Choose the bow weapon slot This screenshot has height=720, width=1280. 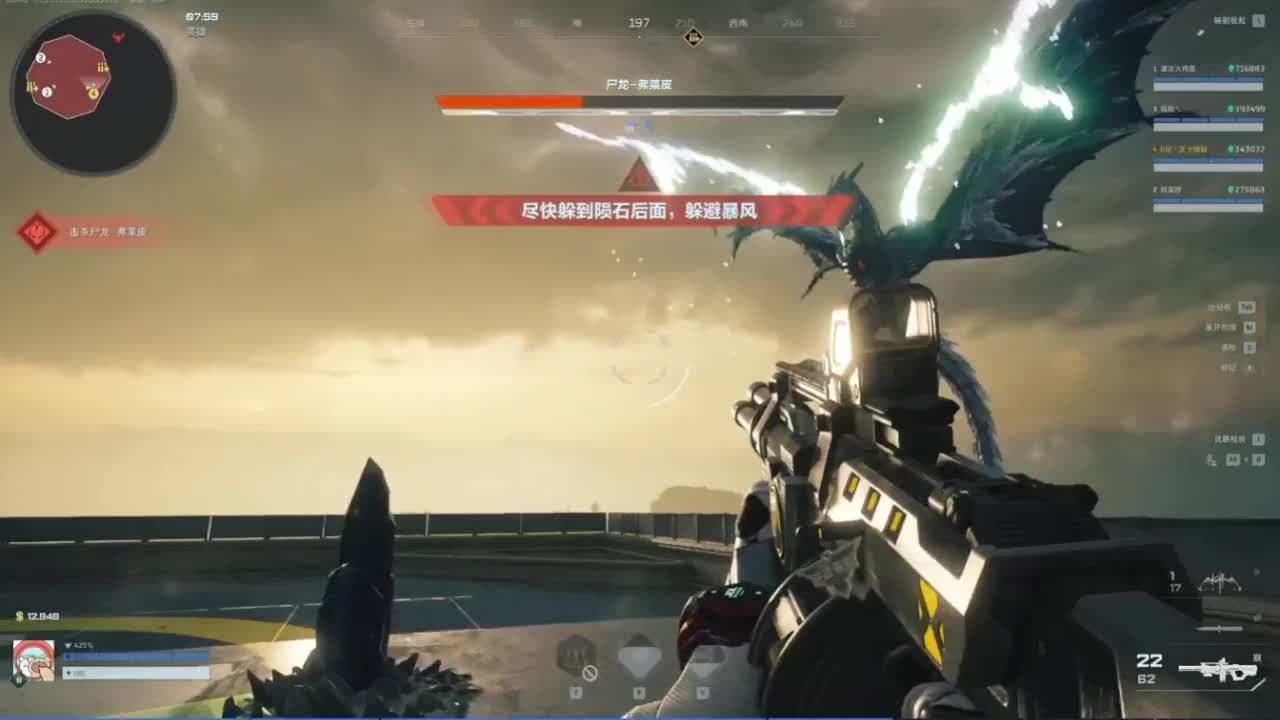(1221, 582)
